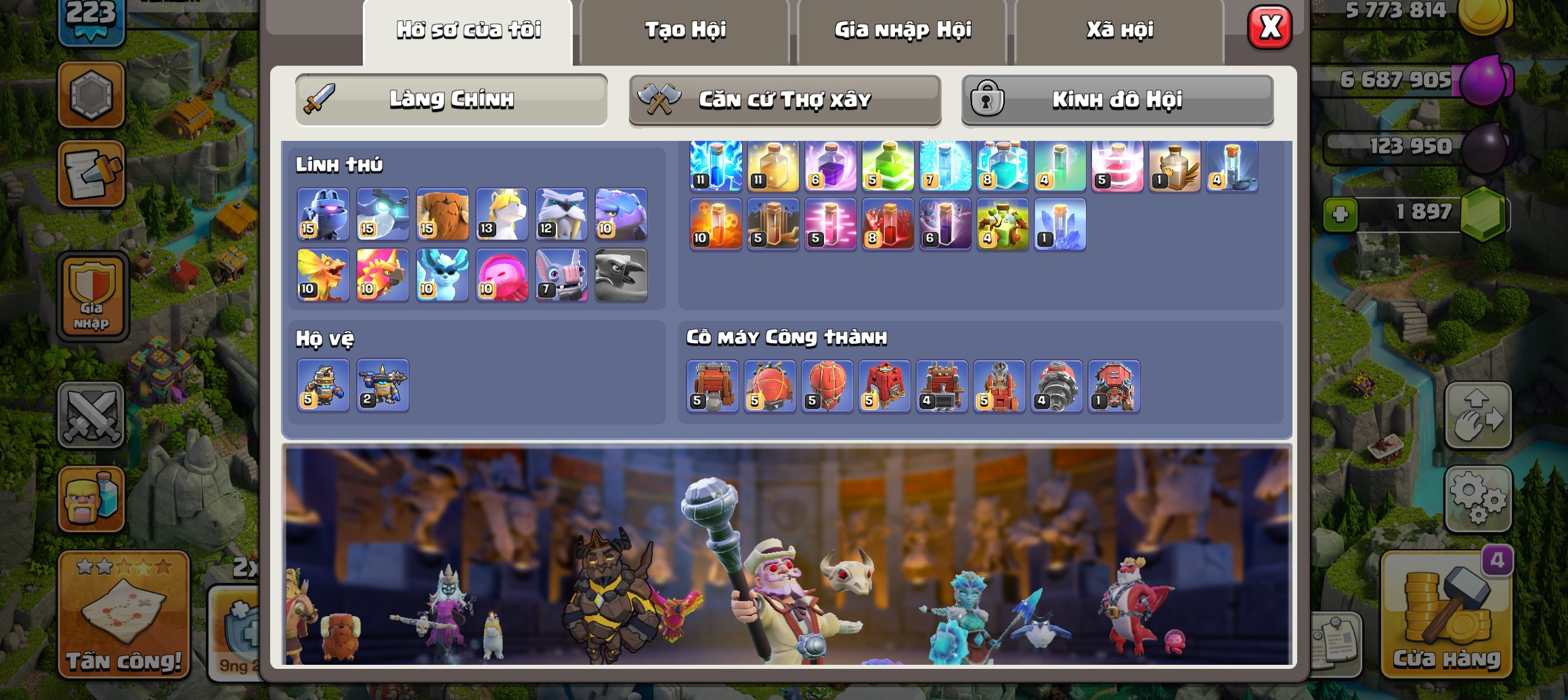This screenshot has height=700, width=1568.
Task: Open the settings gears button
Action: click(1478, 498)
